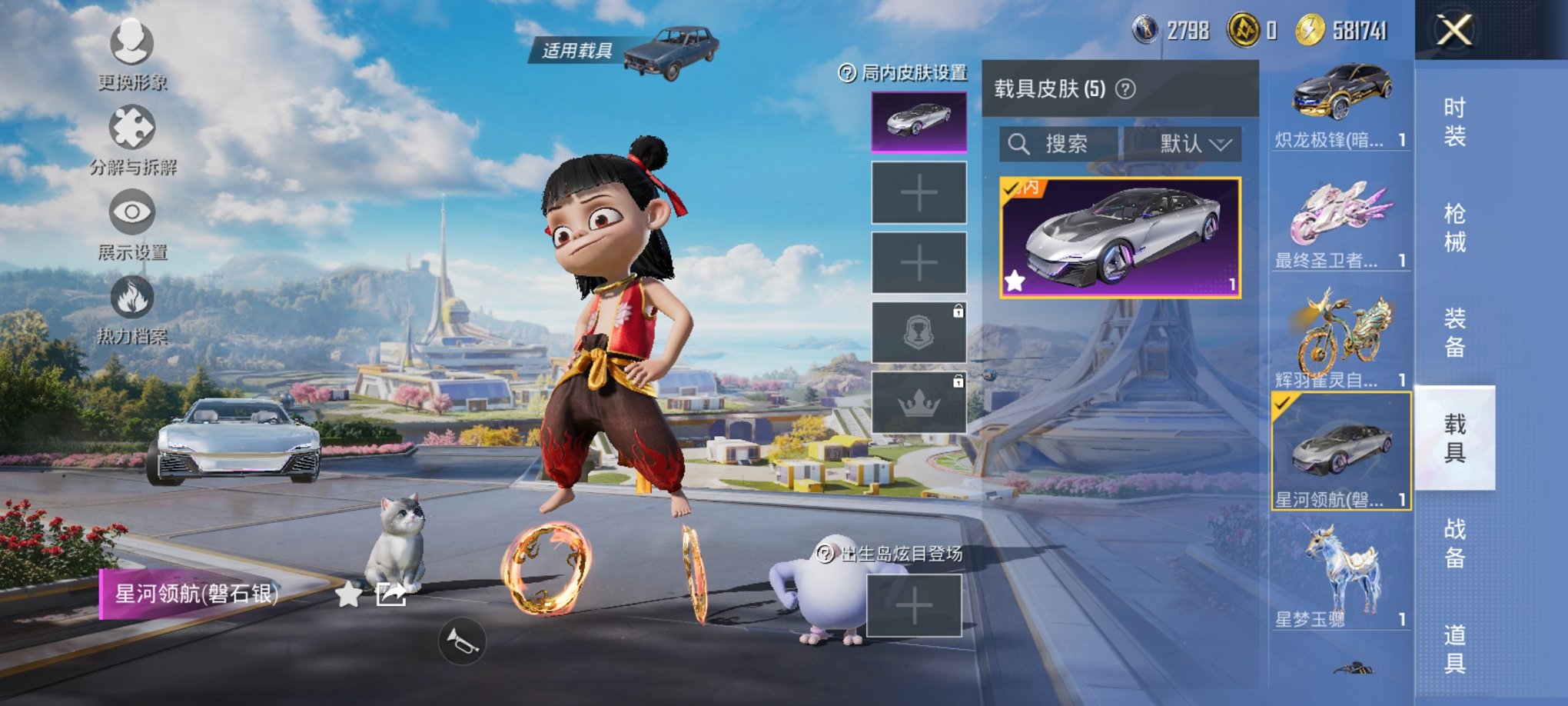Screen dimensions: 1568x706
Task: Switch to the 时装 outfit tab
Action: [1454, 122]
